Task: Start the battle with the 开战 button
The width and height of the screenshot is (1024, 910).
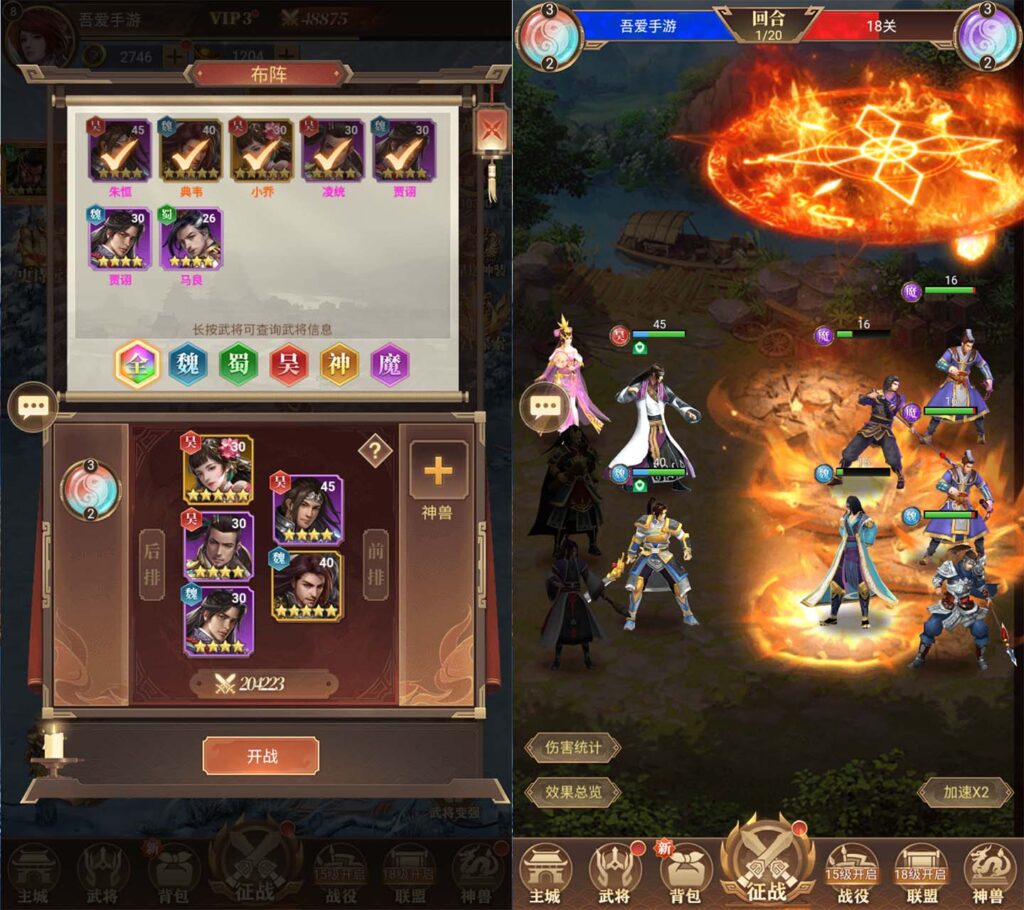Action: coord(260,756)
